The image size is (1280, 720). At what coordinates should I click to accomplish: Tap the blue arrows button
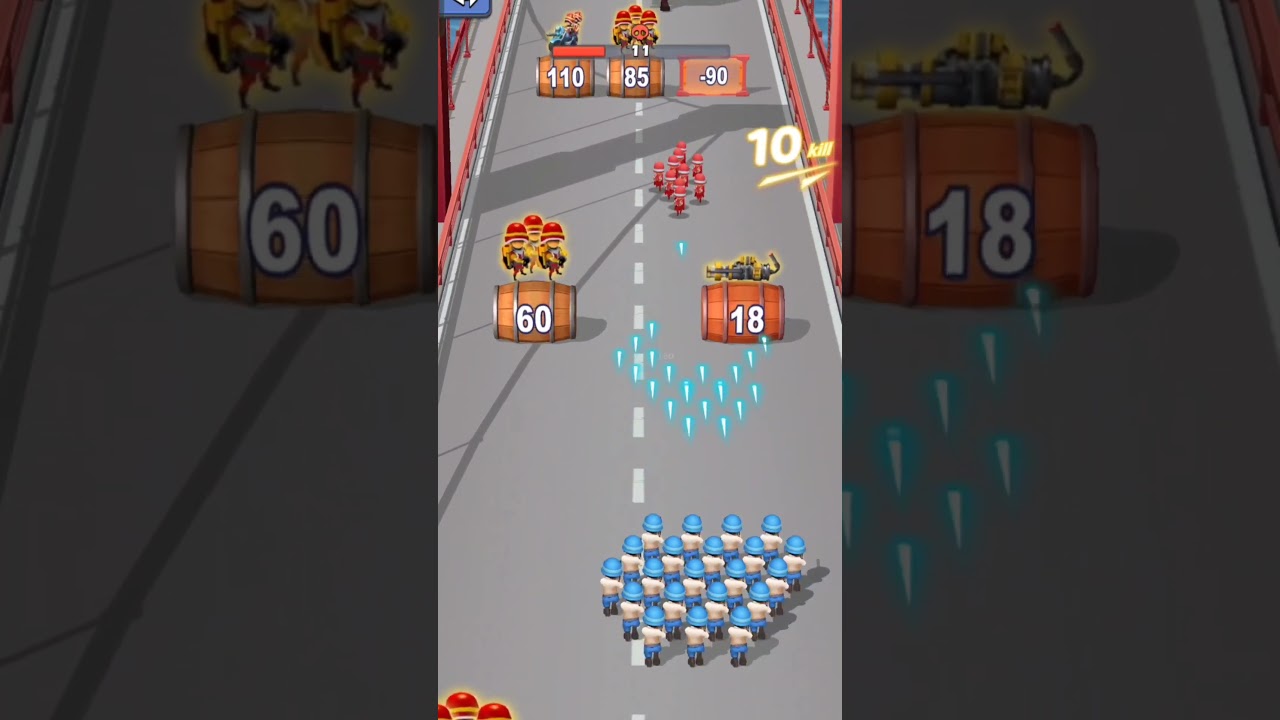[x=465, y=5]
